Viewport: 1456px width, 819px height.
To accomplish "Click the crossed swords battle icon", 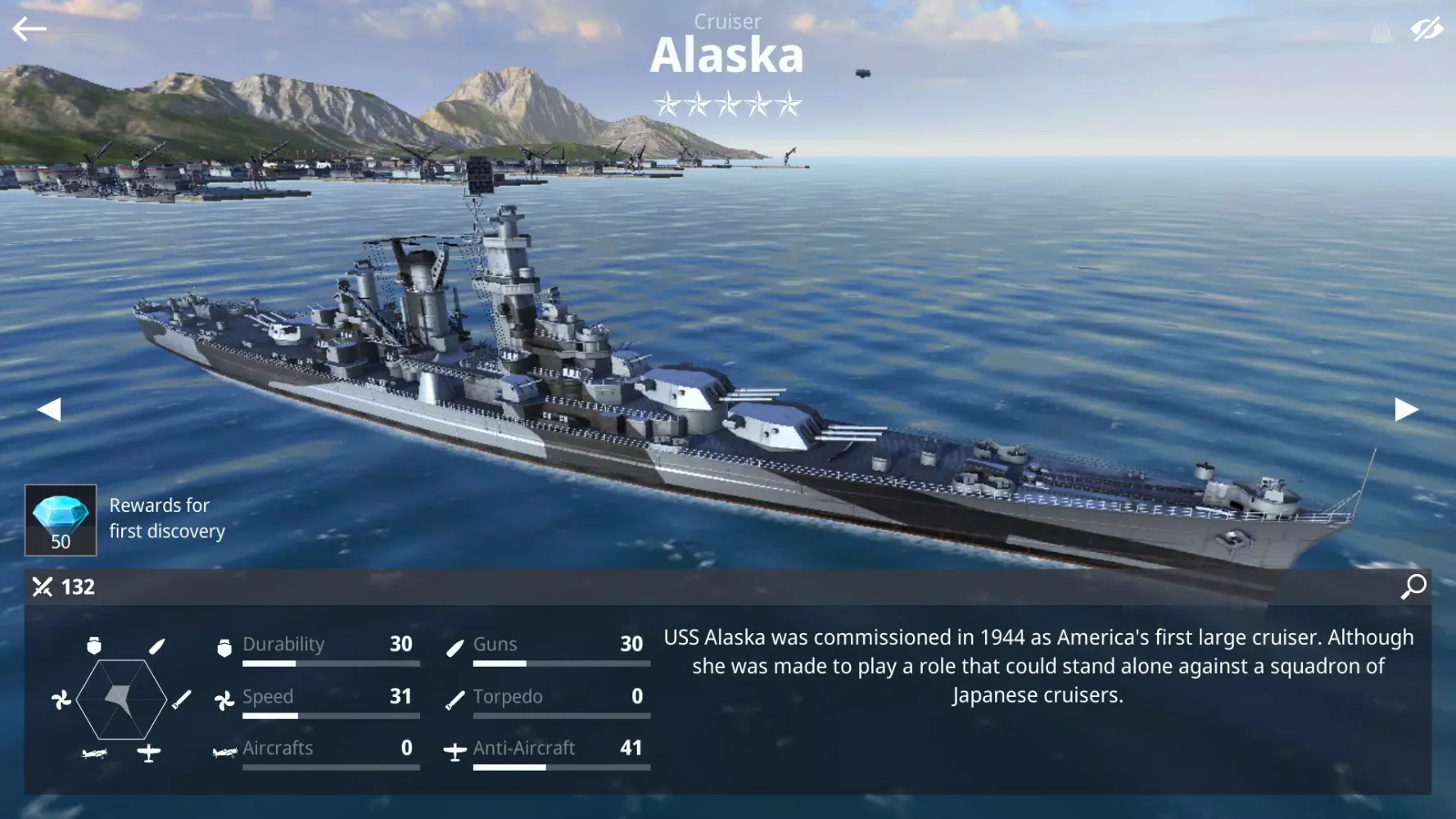I will pos(41,587).
